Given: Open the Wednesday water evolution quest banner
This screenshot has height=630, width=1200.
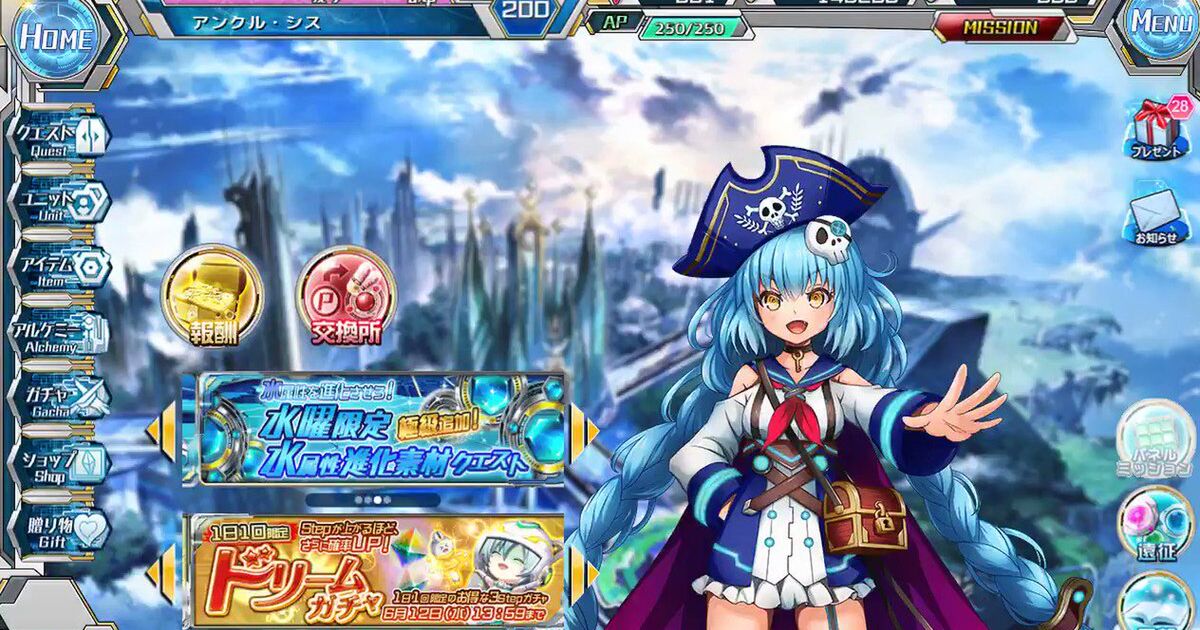Looking at the screenshot, I should 381,430.
